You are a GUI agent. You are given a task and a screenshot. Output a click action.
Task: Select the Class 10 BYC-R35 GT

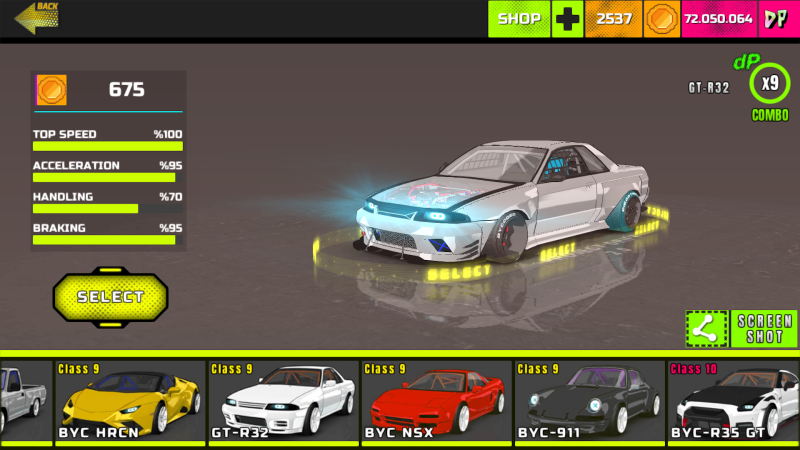733,402
